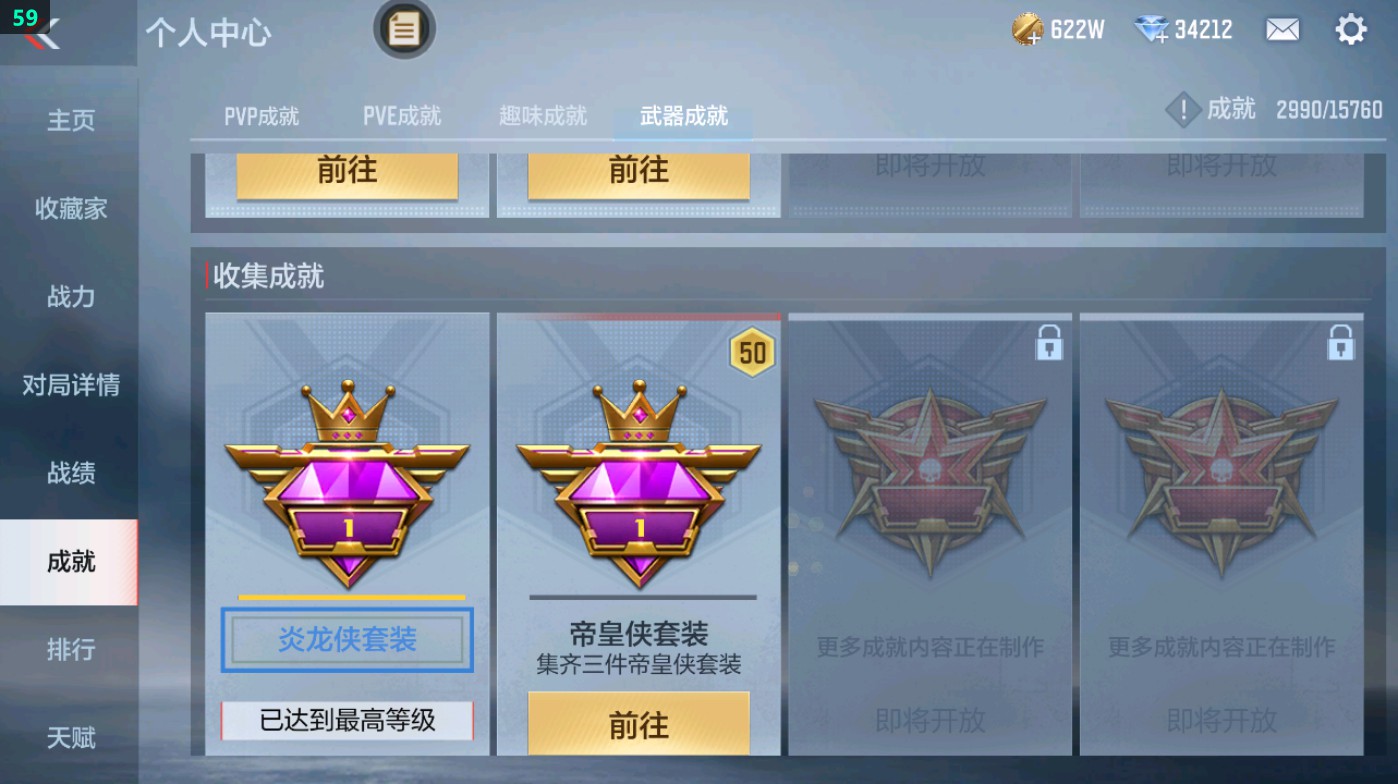Image resolution: width=1398 pixels, height=784 pixels.
Task: Click the achievement exclamation badge near 2990/15760
Action: click(1183, 110)
